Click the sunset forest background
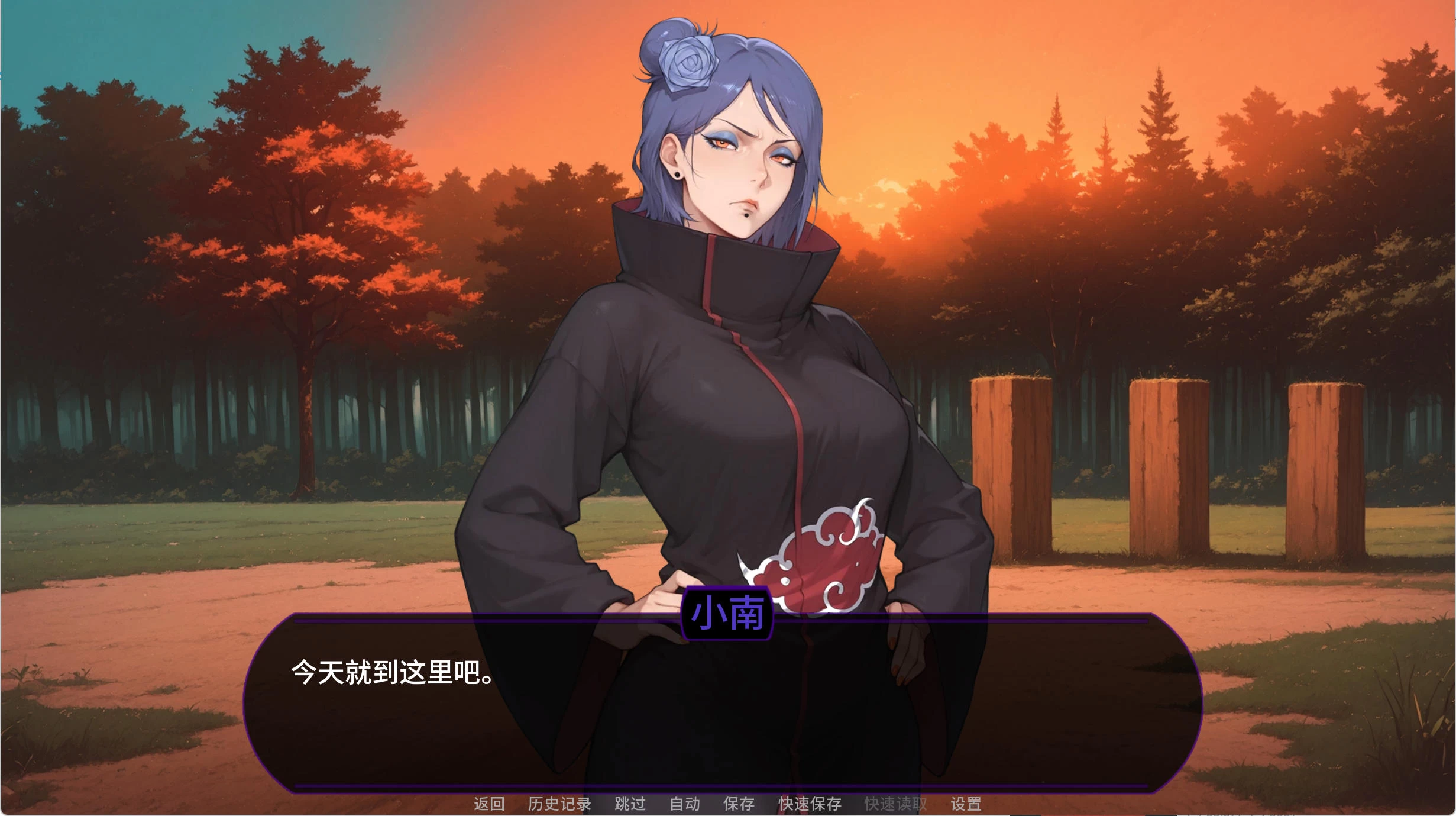This screenshot has width=1456, height=816. tap(237, 178)
